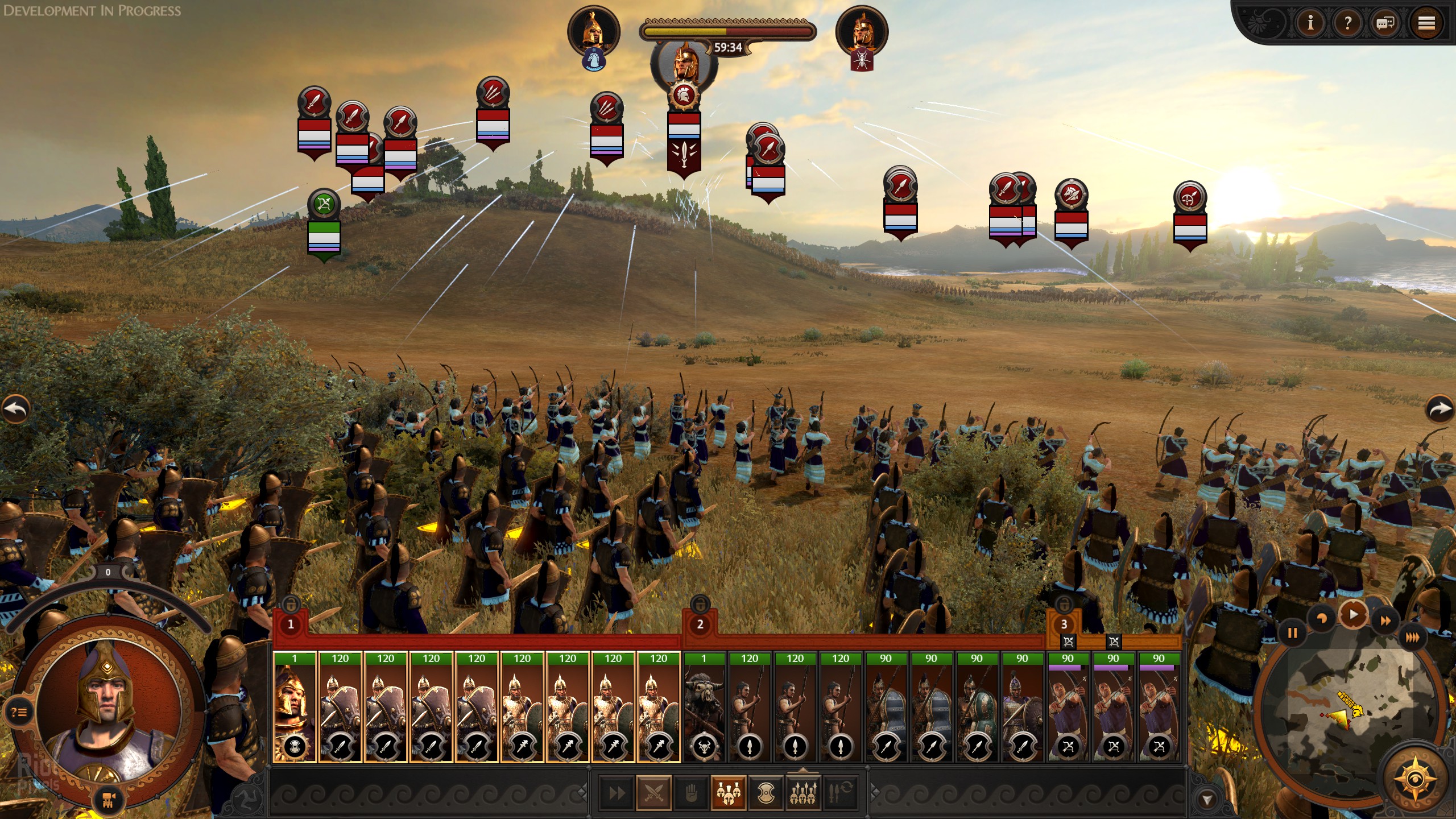Activate the three-helmets group formation button
The image size is (1456, 819).
[728, 792]
